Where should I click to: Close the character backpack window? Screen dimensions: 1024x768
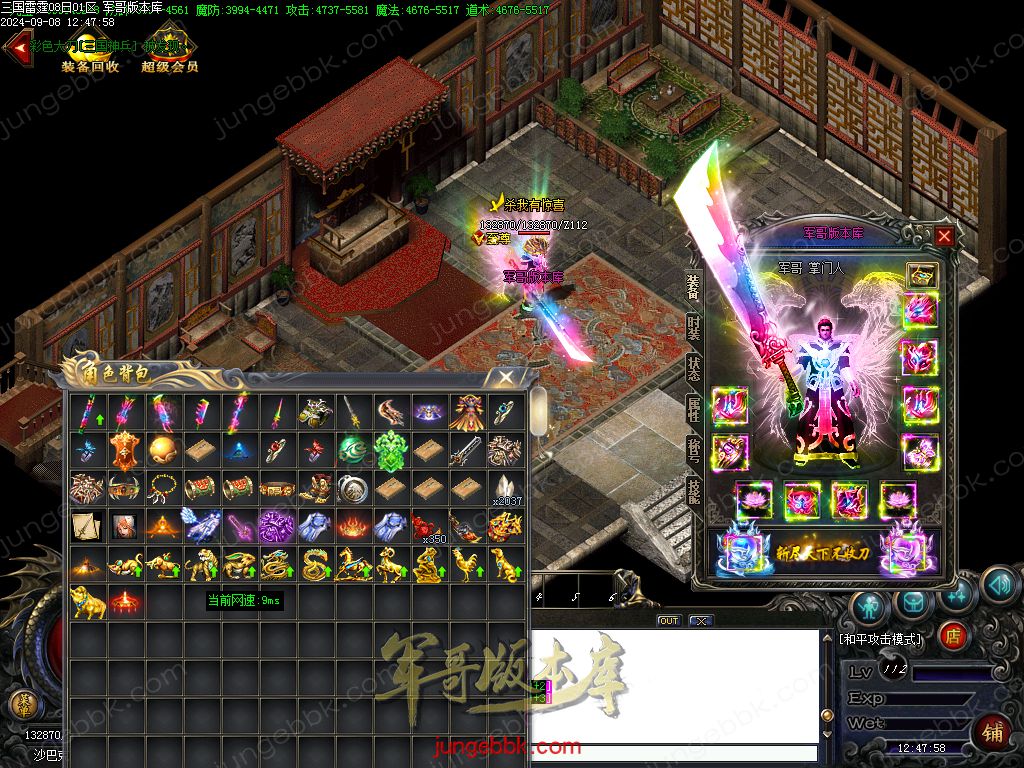(x=507, y=376)
